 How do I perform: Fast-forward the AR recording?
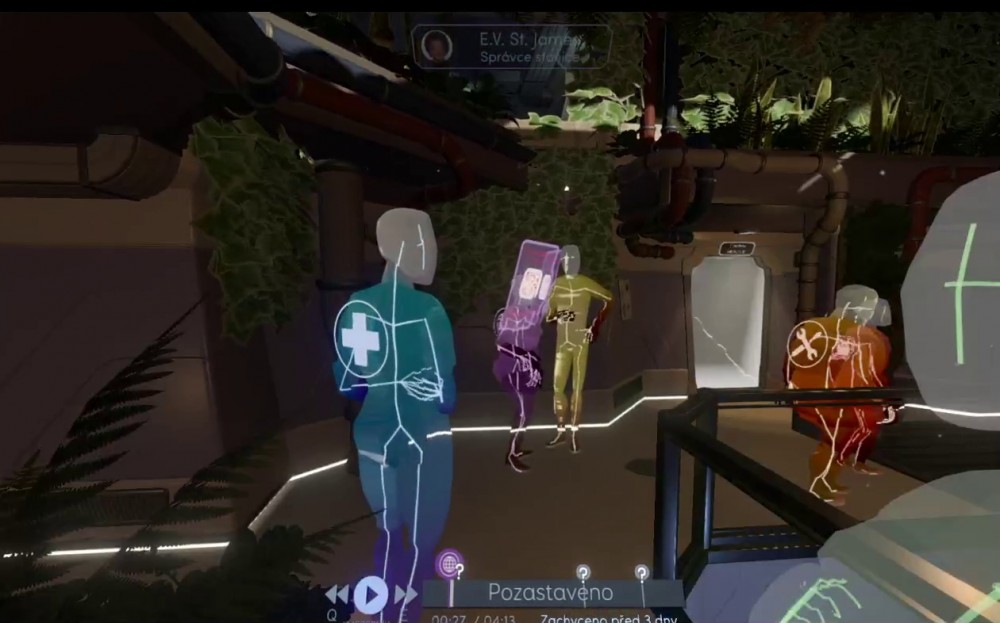click(405, 595)
